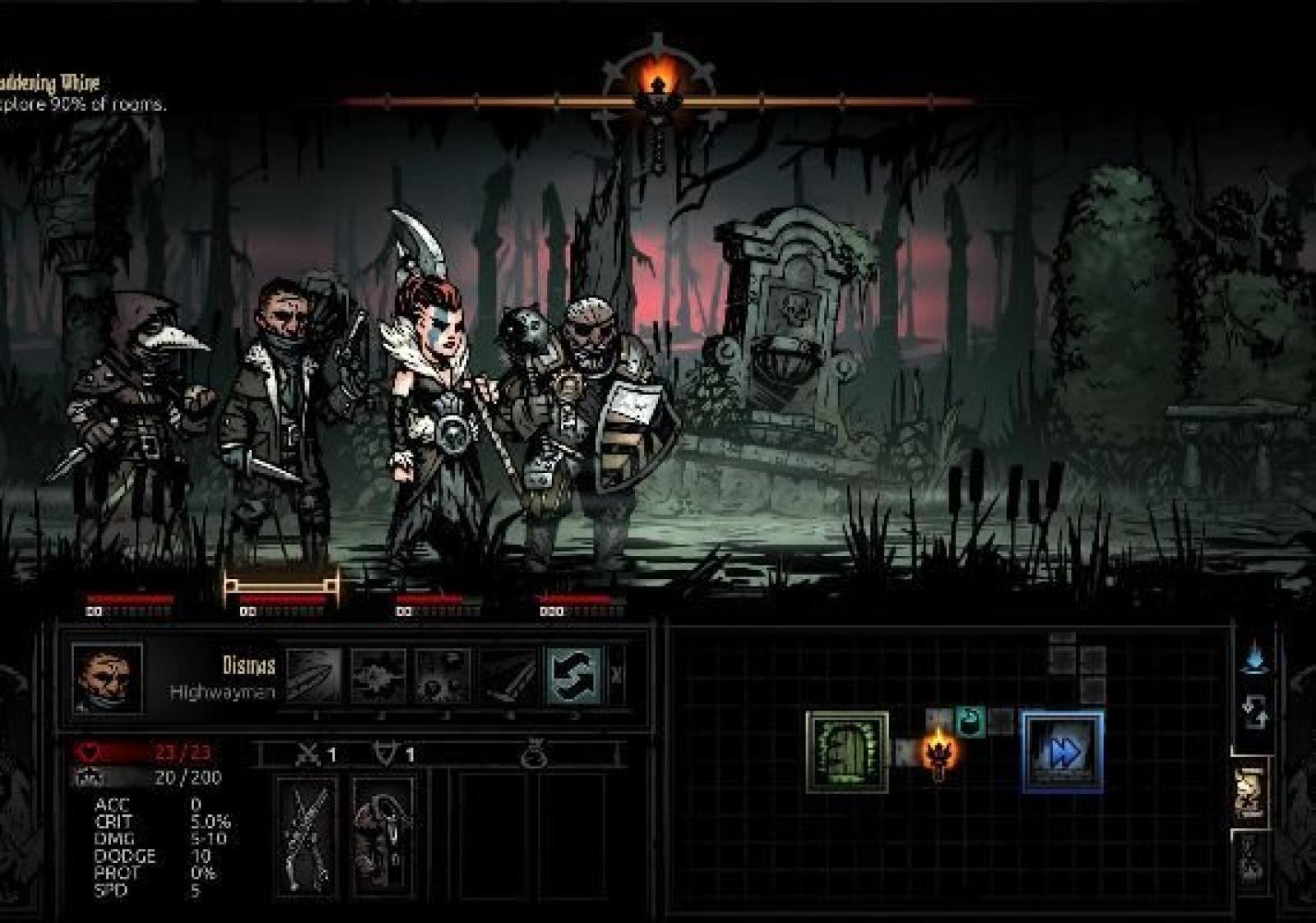Select the second skill with burst icon

378,676
